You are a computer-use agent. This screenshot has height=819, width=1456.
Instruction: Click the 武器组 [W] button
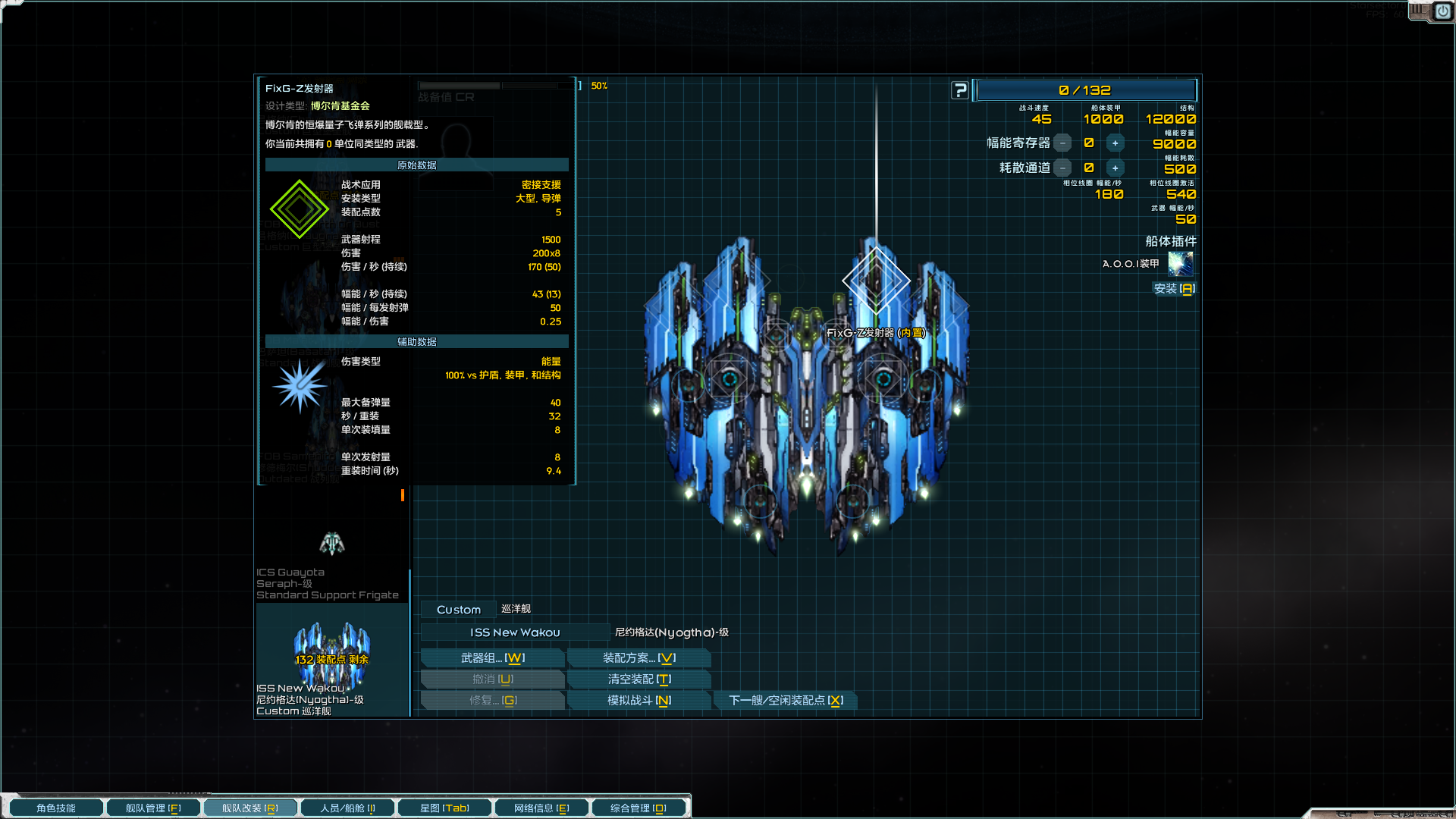tap(492, 657)
